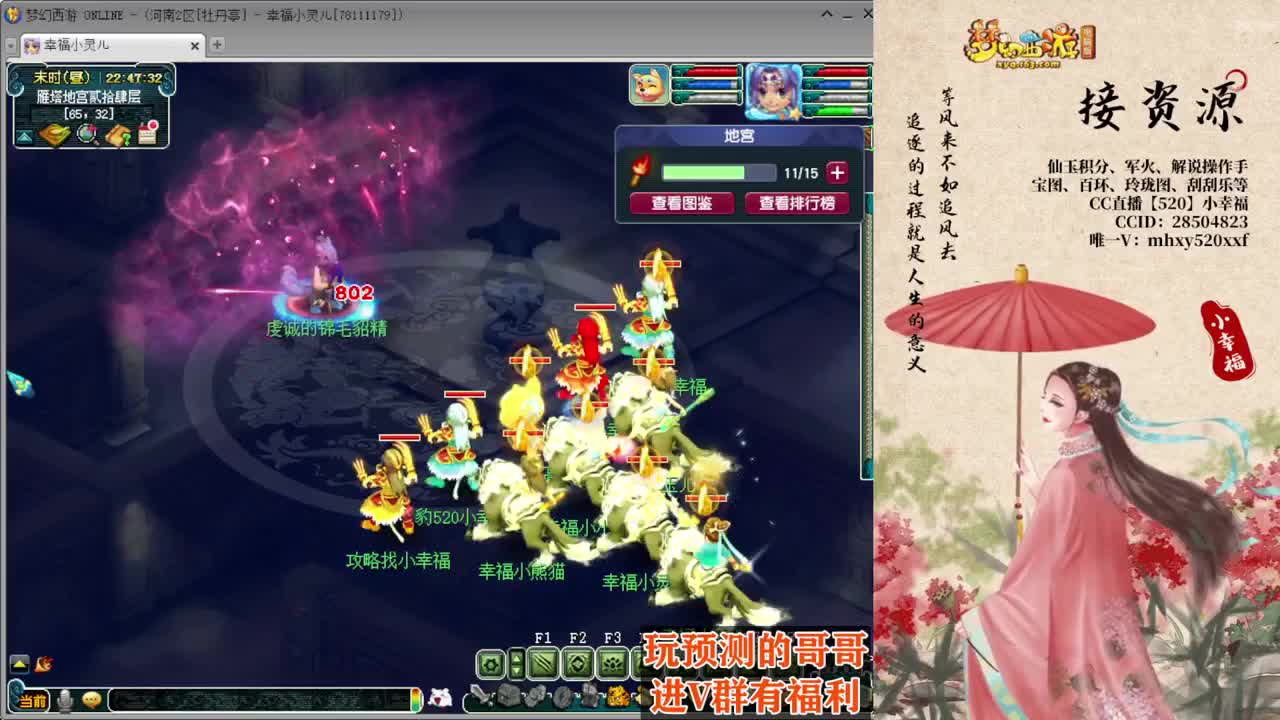Expand the yellow triangle arrow at bottom left
This screenshot has width=1280, height=720.
[19, 665]
